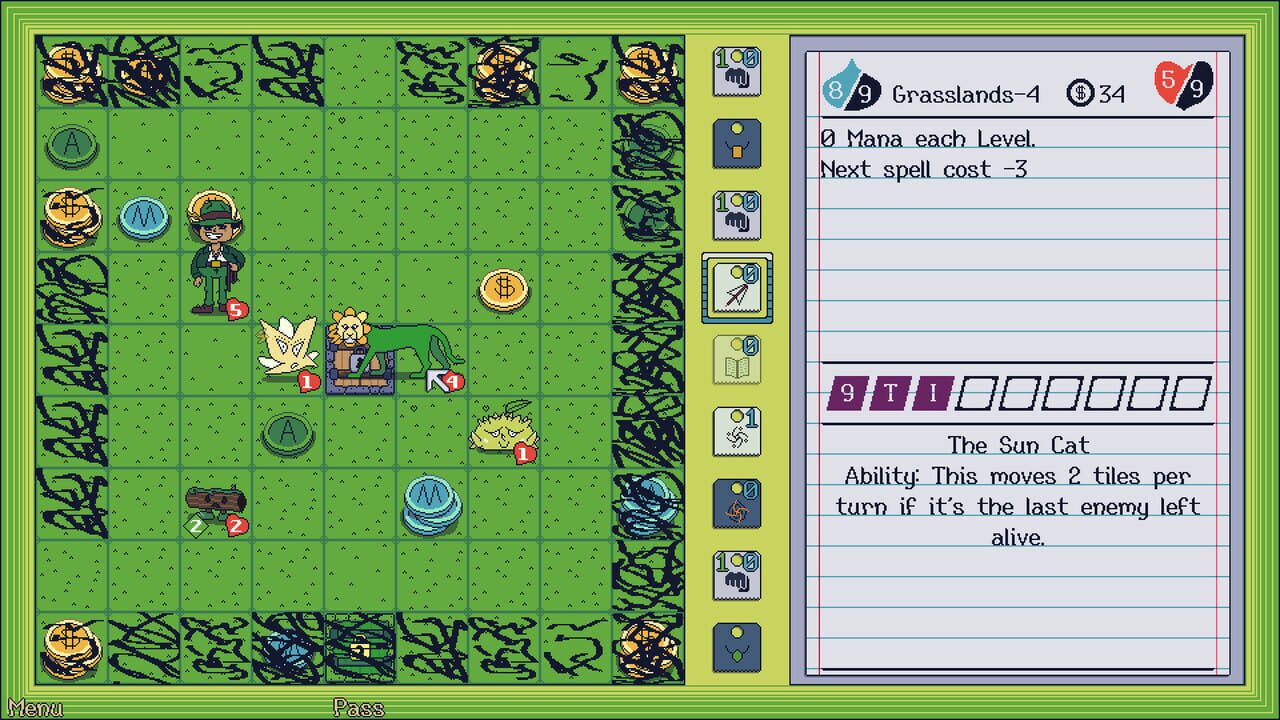Screen dimensions: 1280x720
Task: Click the Pass button
Action: pos(358,709)
